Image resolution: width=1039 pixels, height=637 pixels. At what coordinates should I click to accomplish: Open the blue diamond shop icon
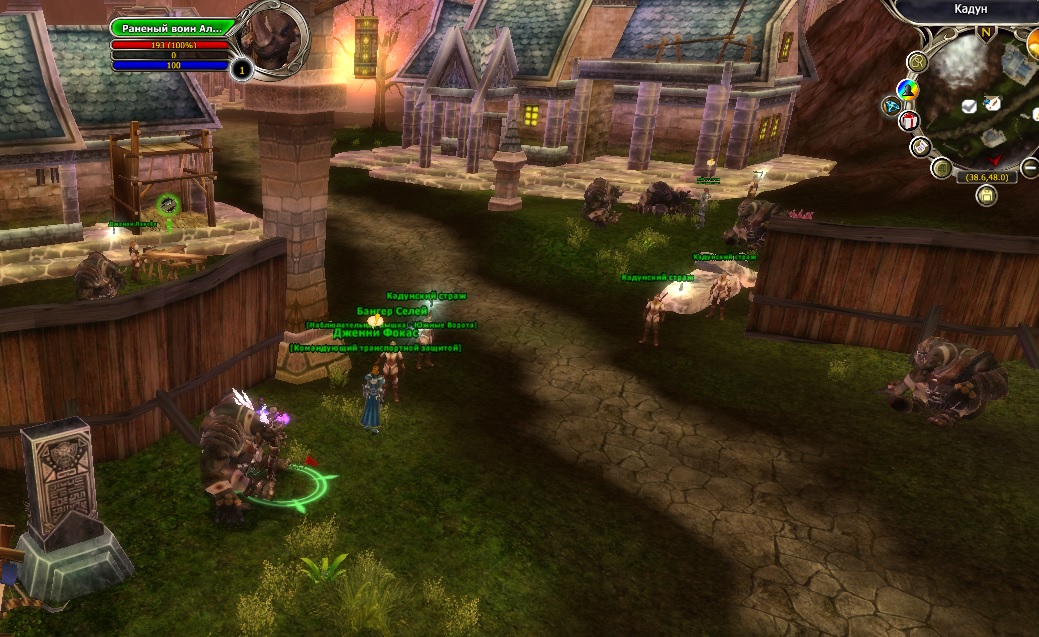click(x=891, y=105)
